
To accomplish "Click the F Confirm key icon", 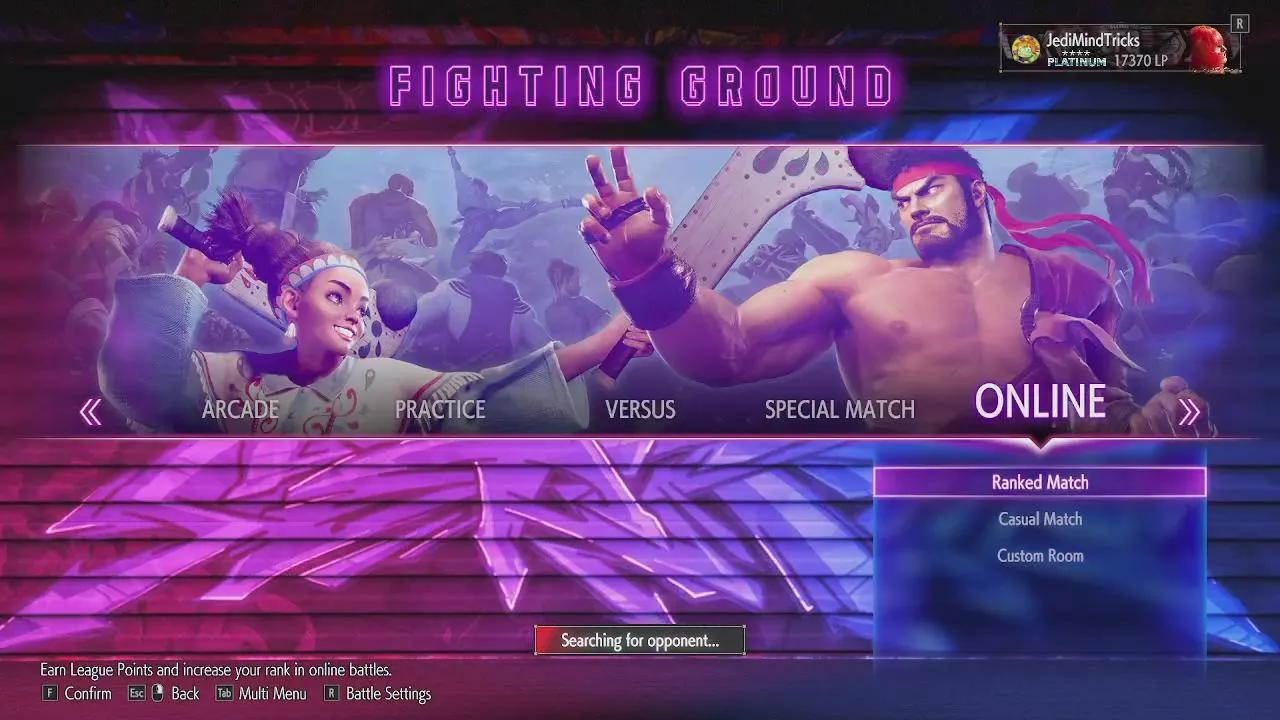I will click(x=48, y=693).
